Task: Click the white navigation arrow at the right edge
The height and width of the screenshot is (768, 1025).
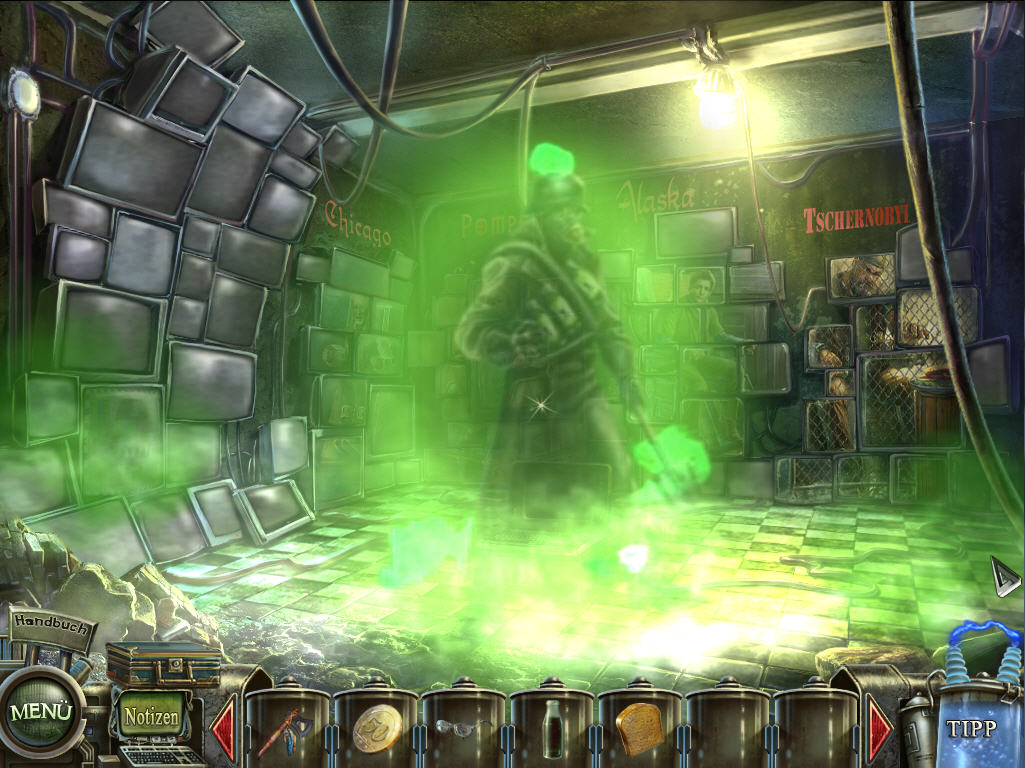Action: pos(1004,576)
